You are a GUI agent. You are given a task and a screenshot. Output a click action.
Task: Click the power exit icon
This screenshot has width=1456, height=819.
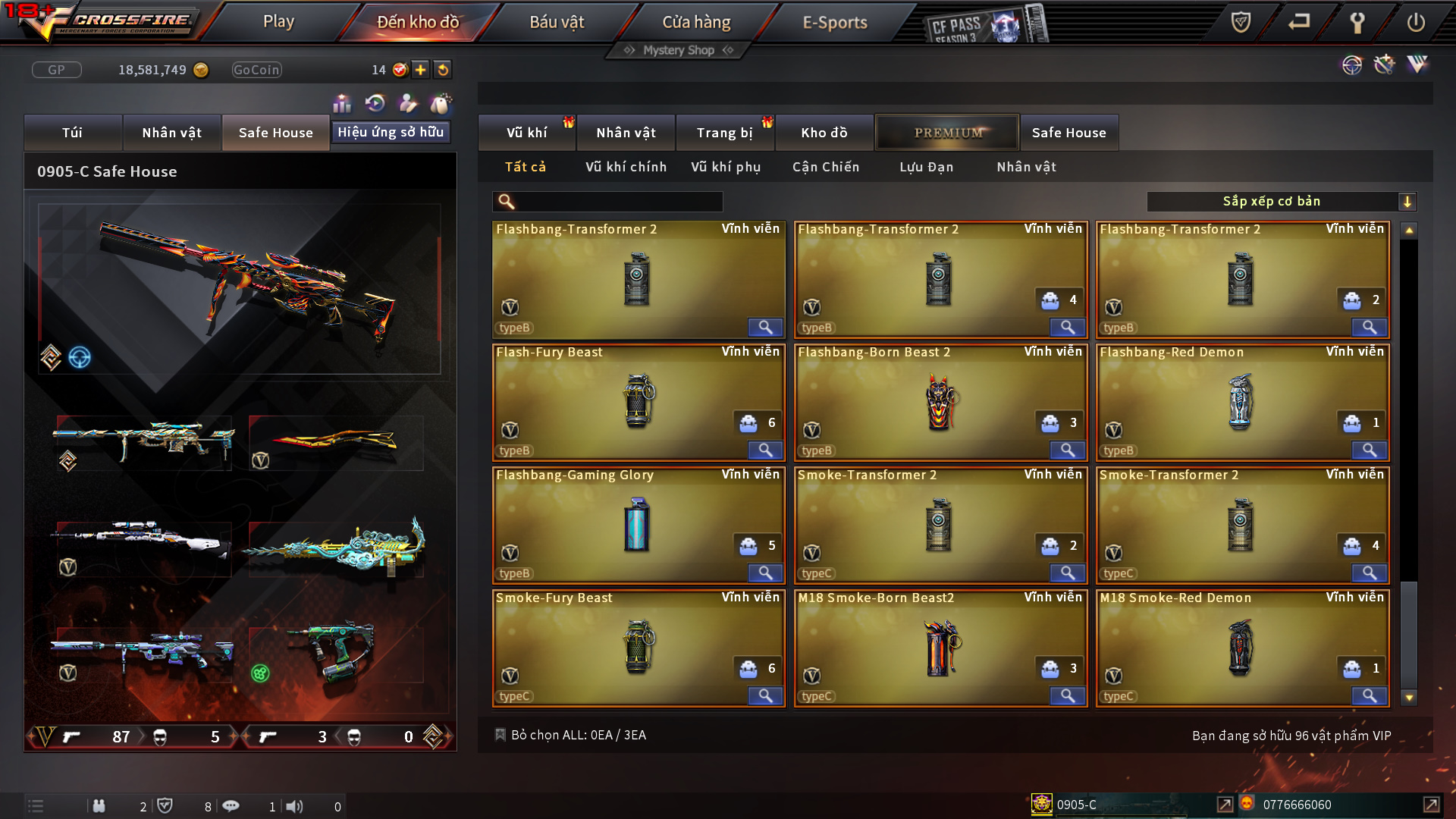pos(1415,22)
